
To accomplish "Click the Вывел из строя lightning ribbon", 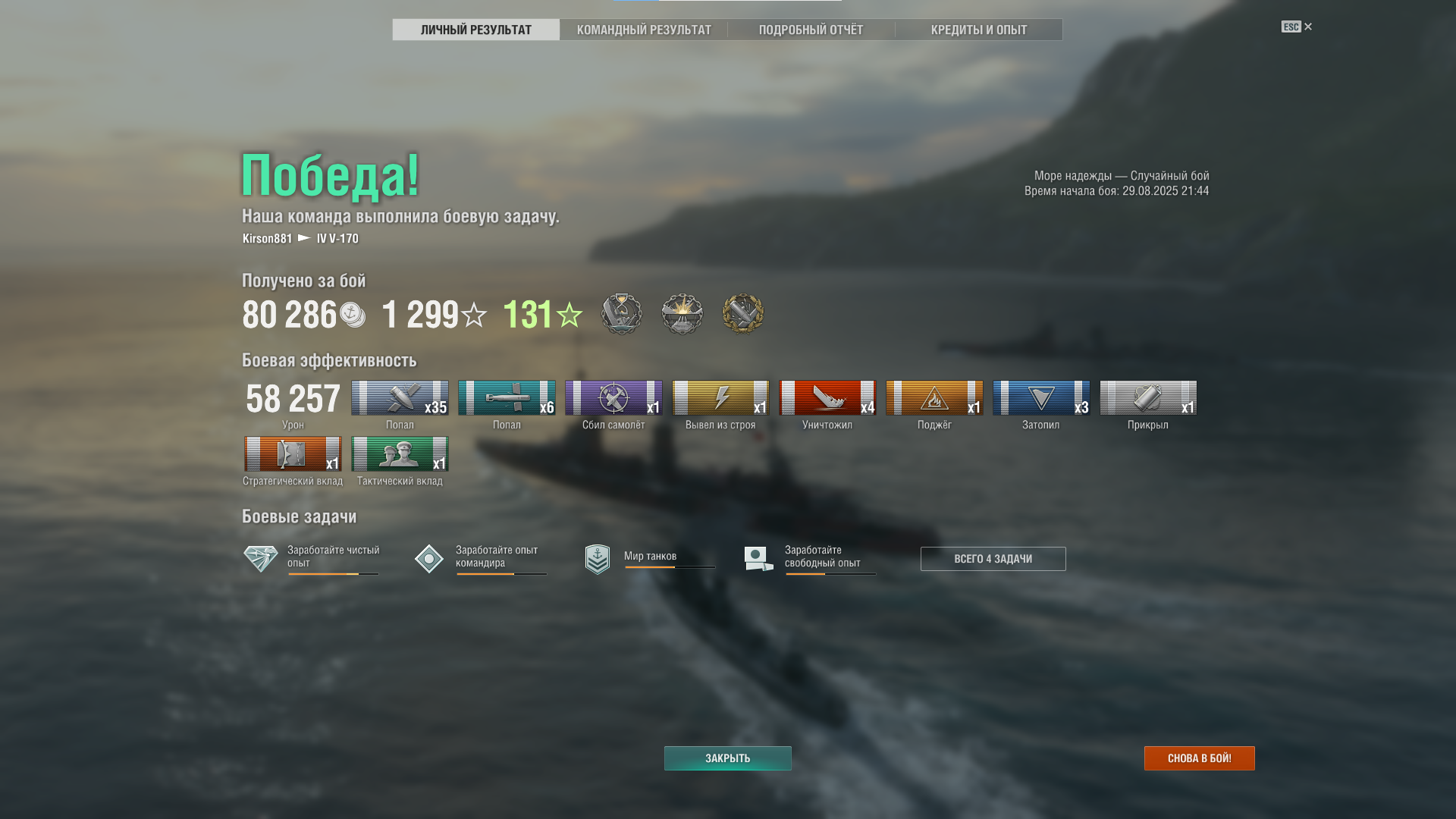I will tap(720, 398).
